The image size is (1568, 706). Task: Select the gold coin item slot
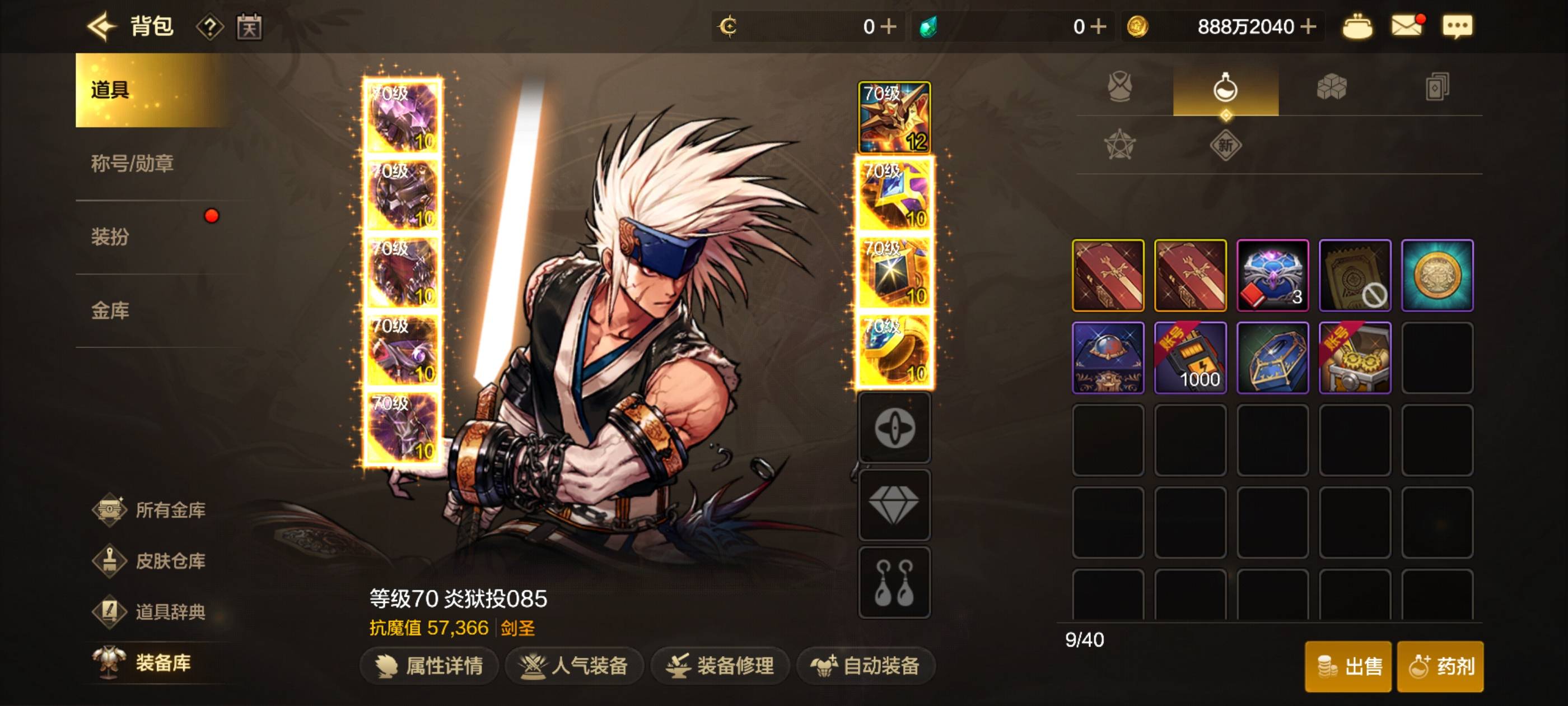click(x=1437, y=275)
